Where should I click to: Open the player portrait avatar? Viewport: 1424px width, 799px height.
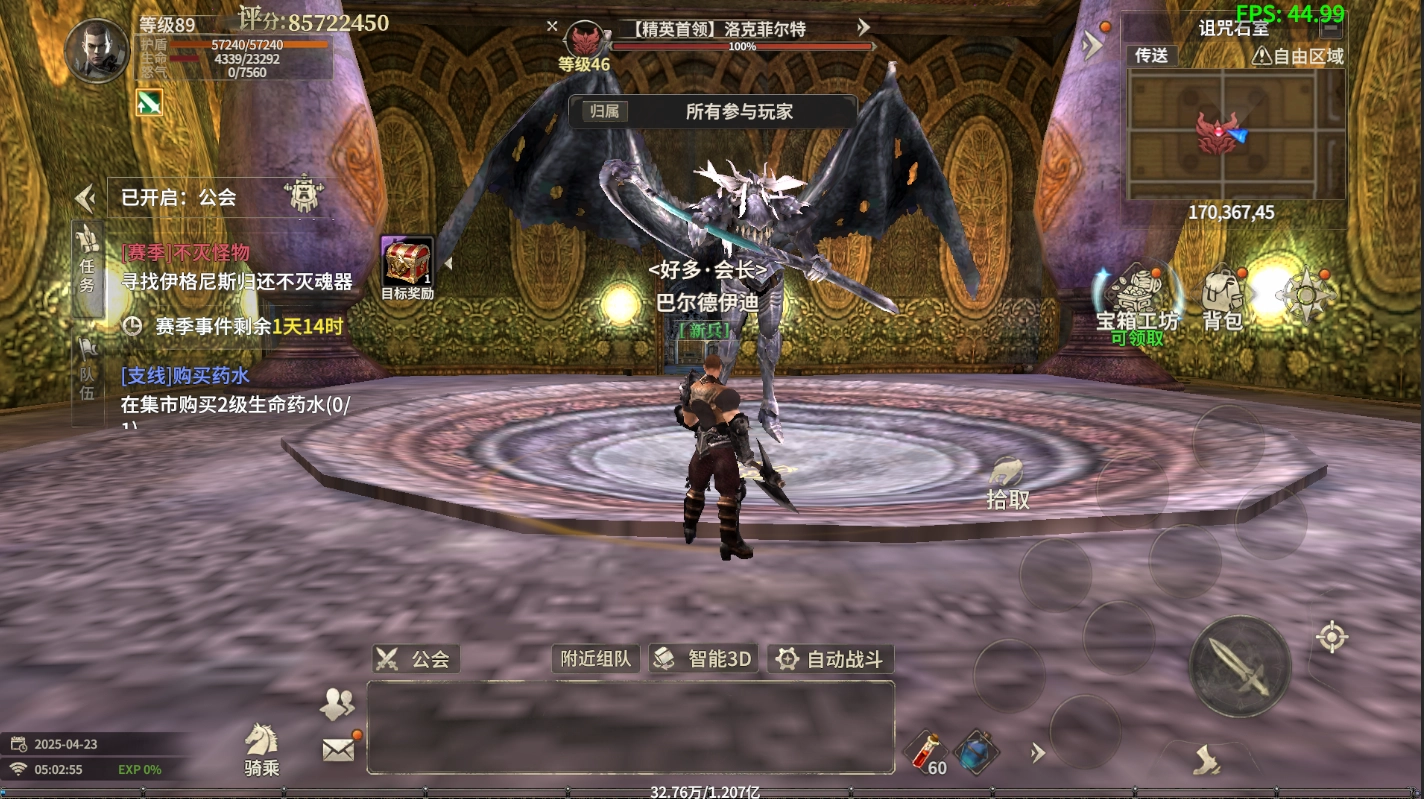point(97,50)
